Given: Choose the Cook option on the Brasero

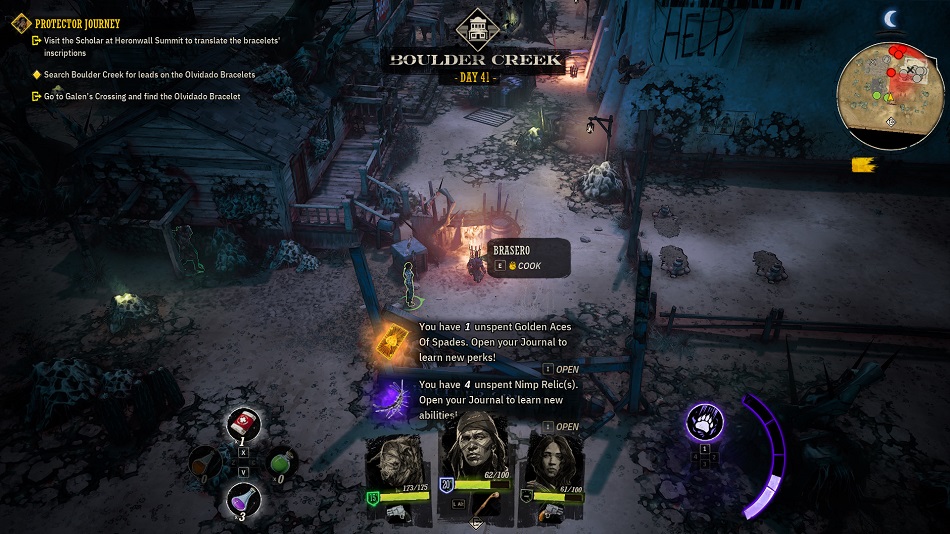Looking at the screenshot, I should (x=529, y=266).
